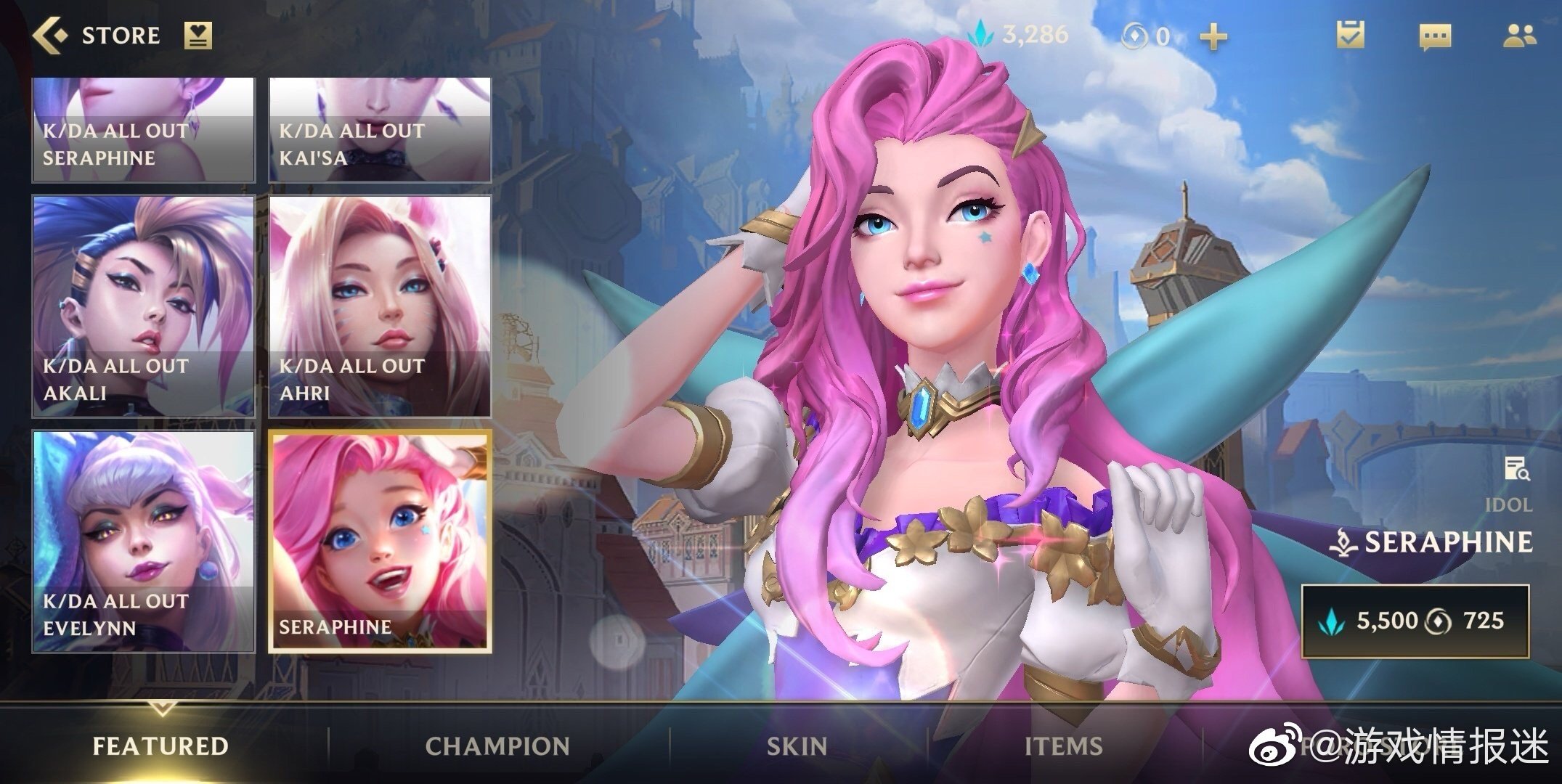Open the store purchase history icon
1562x784 pixels.
pos(198,35)
